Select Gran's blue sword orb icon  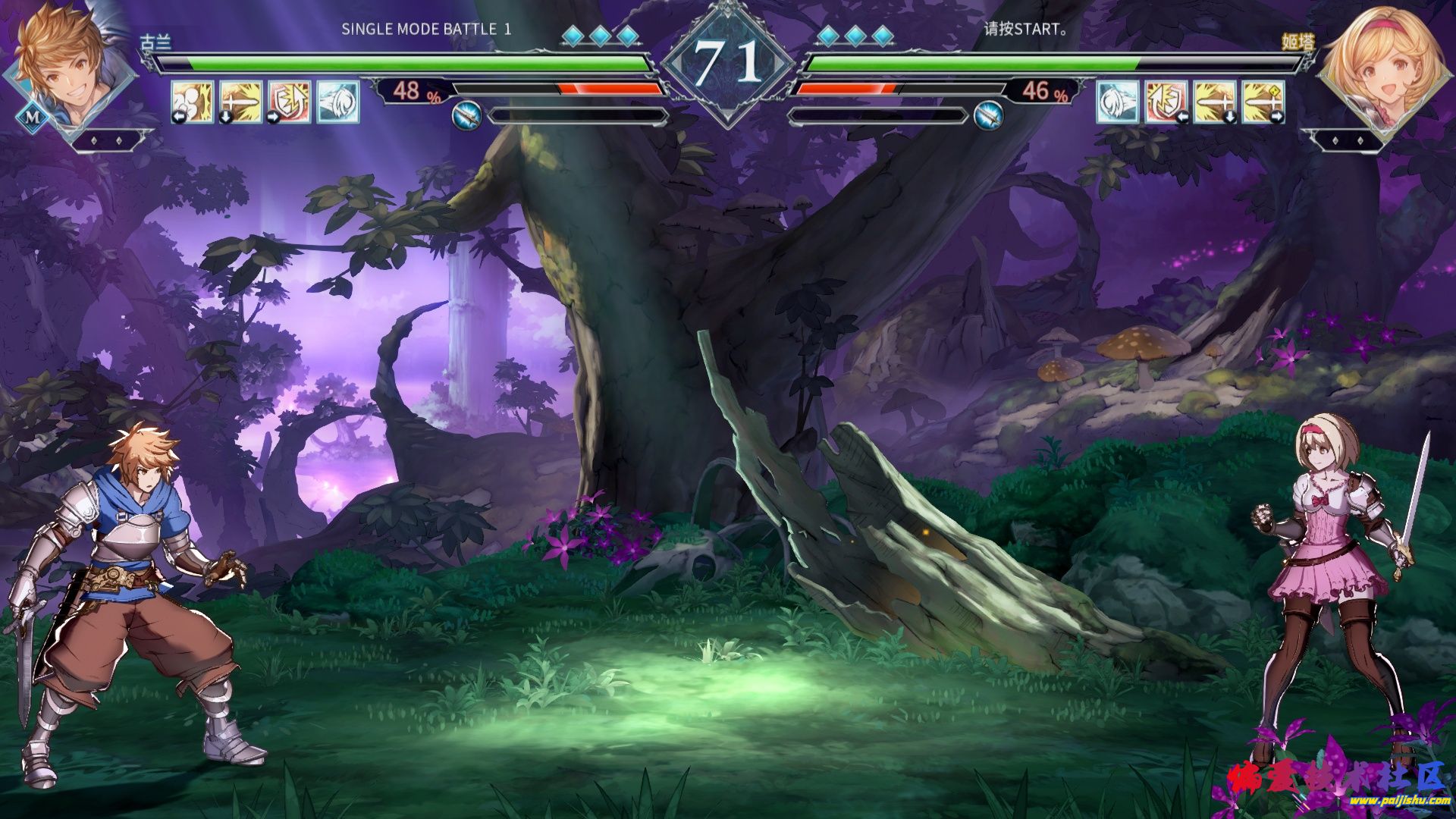click(x=468, y=116)
